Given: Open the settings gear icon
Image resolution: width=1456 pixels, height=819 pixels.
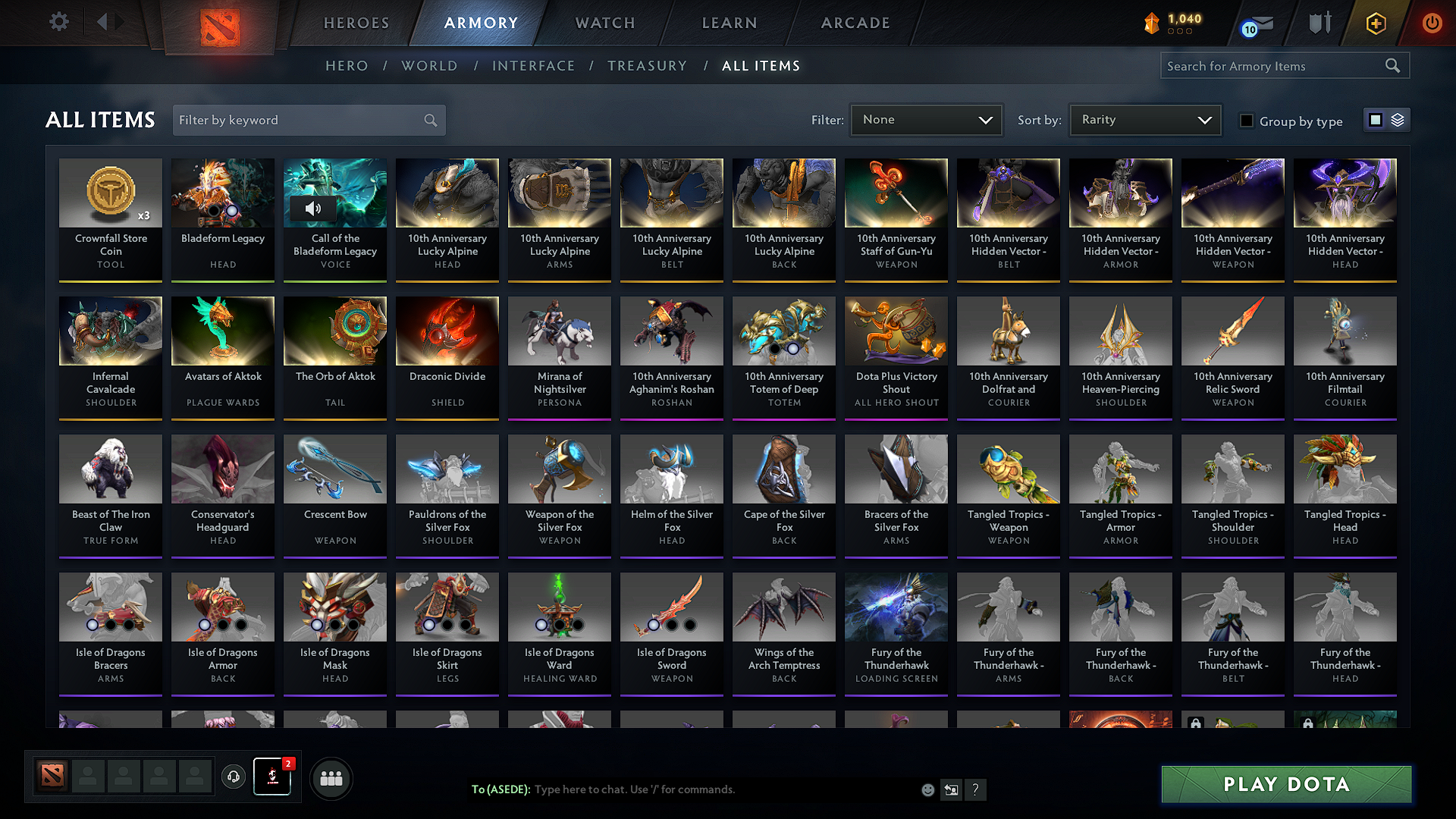Looking at the screenshot, I should click(58, 22).
